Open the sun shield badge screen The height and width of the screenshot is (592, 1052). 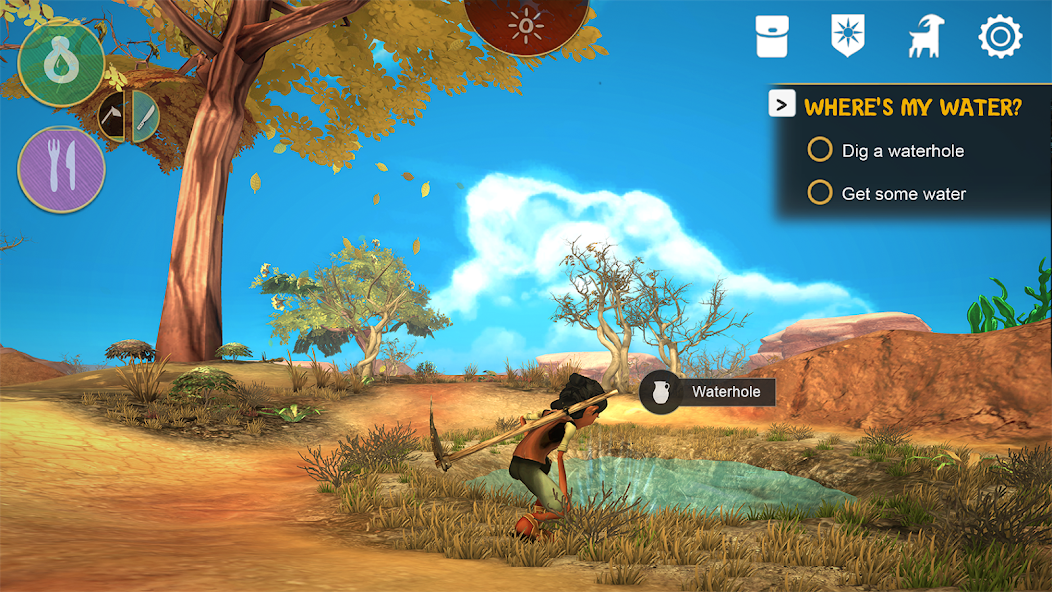tap(848, 37)
